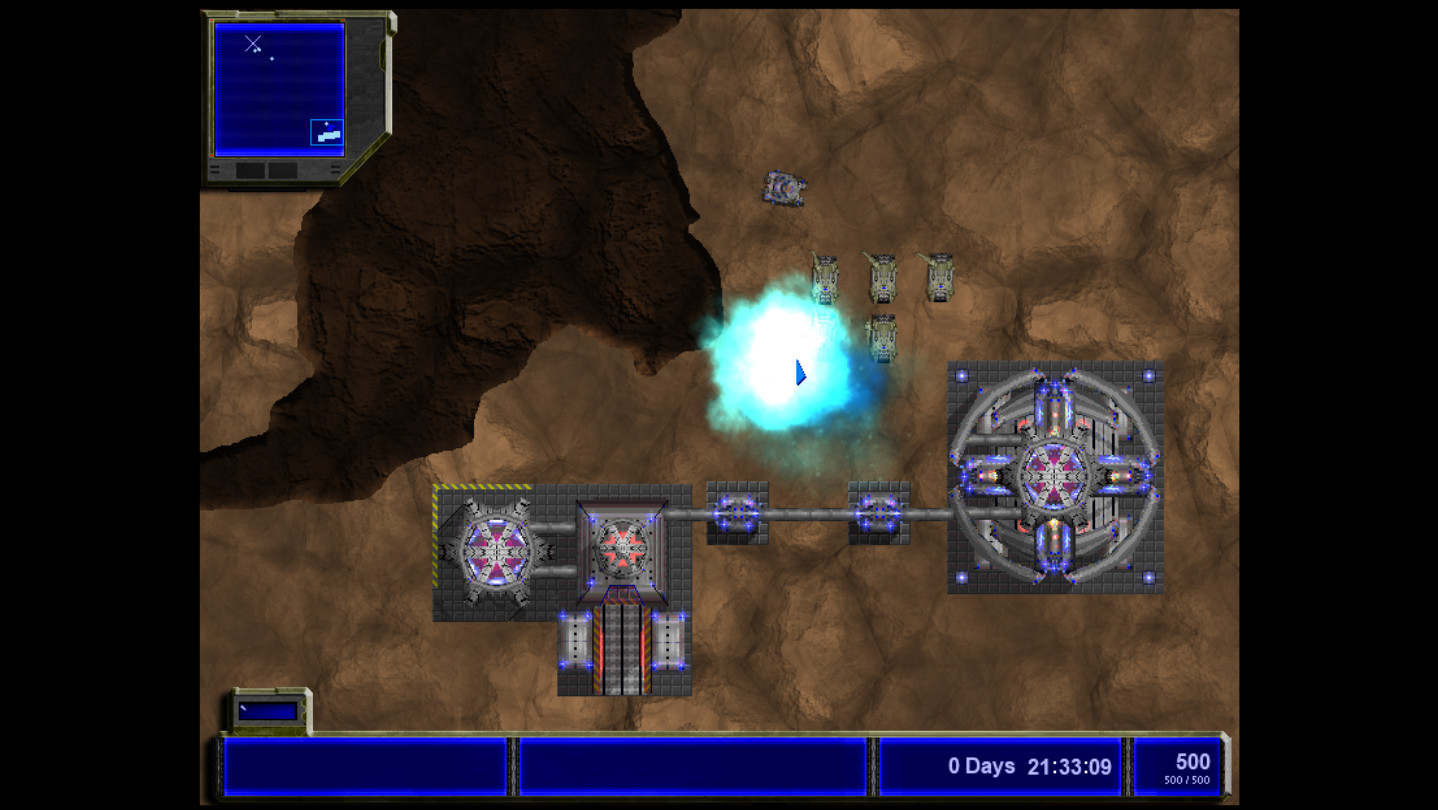Image resolution: width=1438 pixels, height=810 pixels.
Task: Click the left power relay pylon
Action: (x=737, y=514)
